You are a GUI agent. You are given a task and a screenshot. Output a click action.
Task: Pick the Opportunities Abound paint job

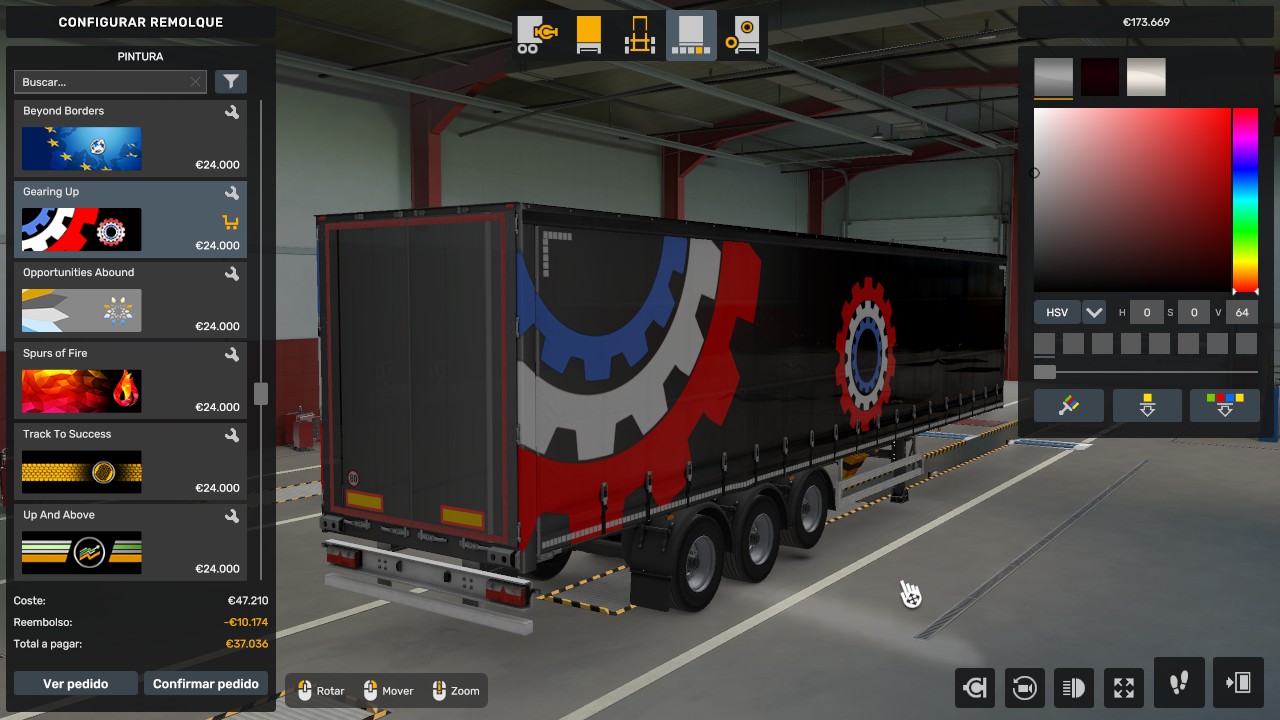(x=130, y=299)
